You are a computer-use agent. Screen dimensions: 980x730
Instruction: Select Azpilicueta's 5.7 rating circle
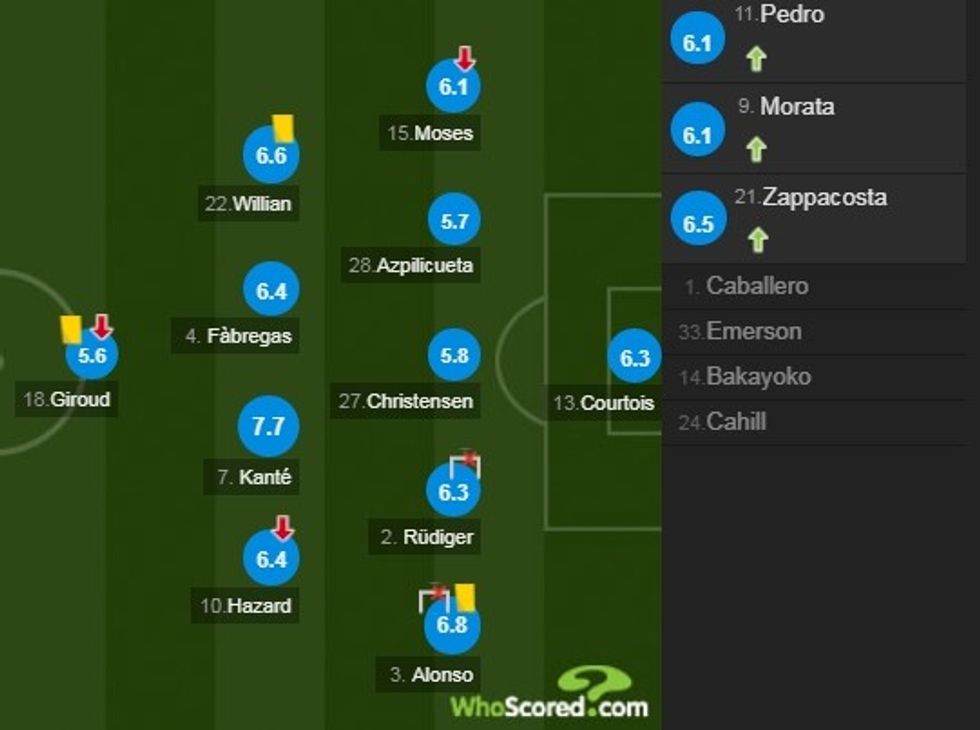point(454,221)
